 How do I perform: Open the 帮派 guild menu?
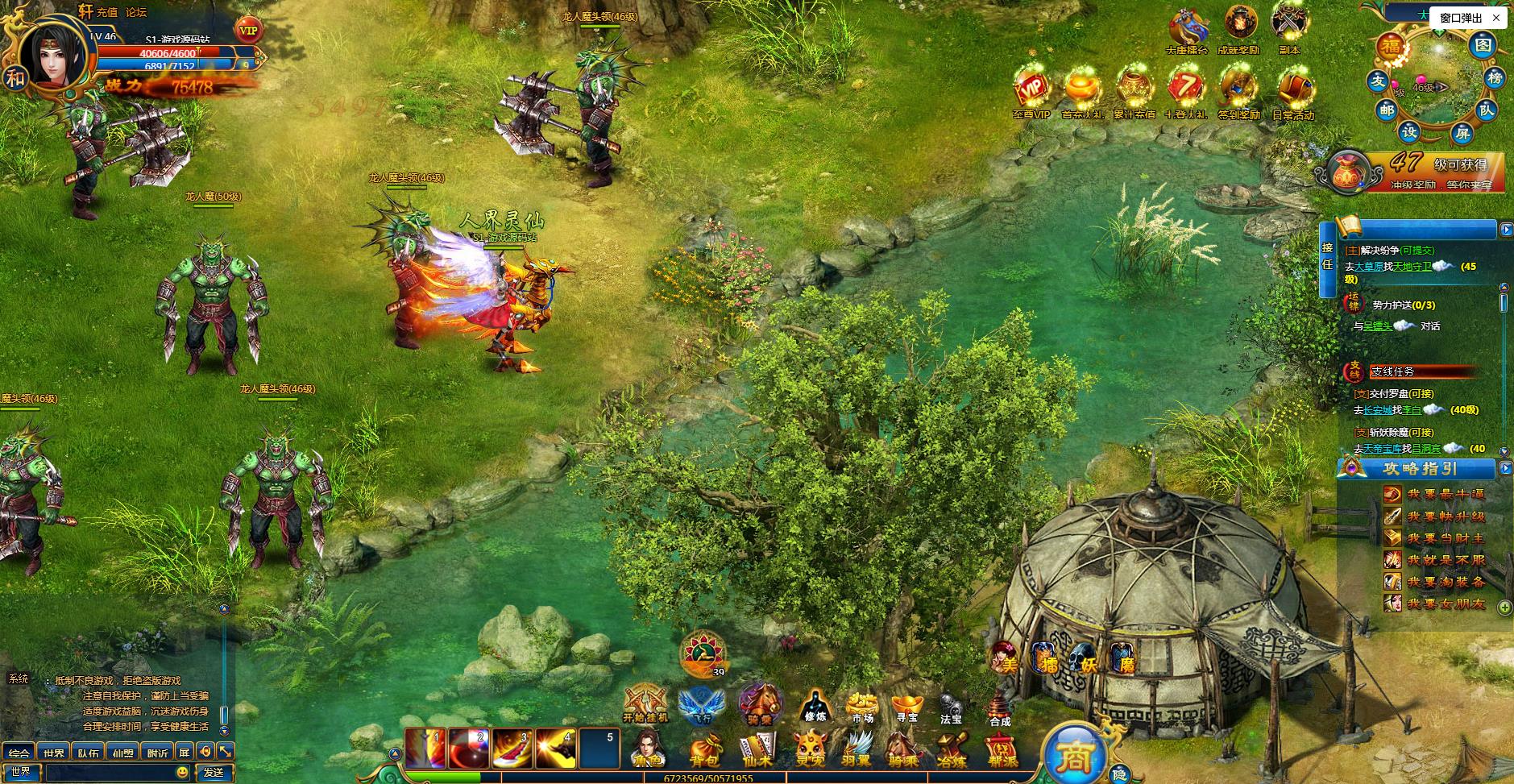point(1002,749)
